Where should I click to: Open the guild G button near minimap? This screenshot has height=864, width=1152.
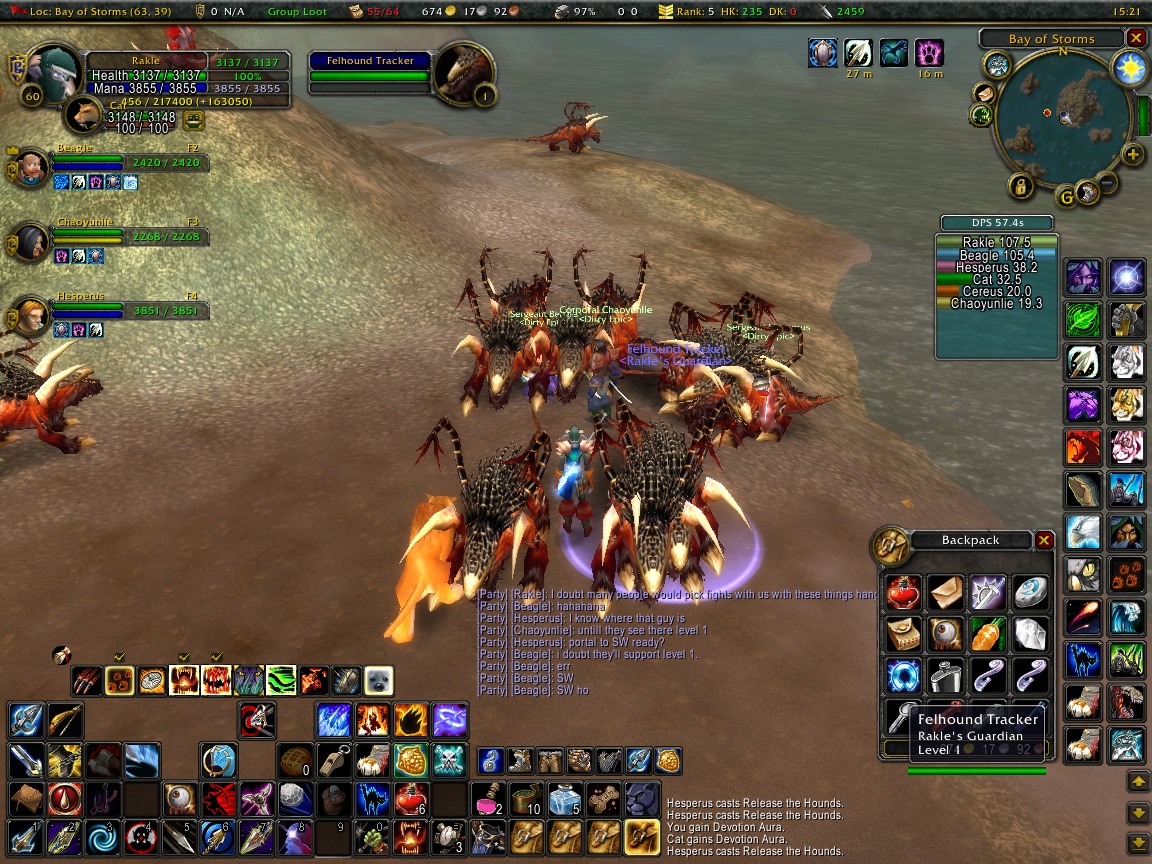point(1067,197)
